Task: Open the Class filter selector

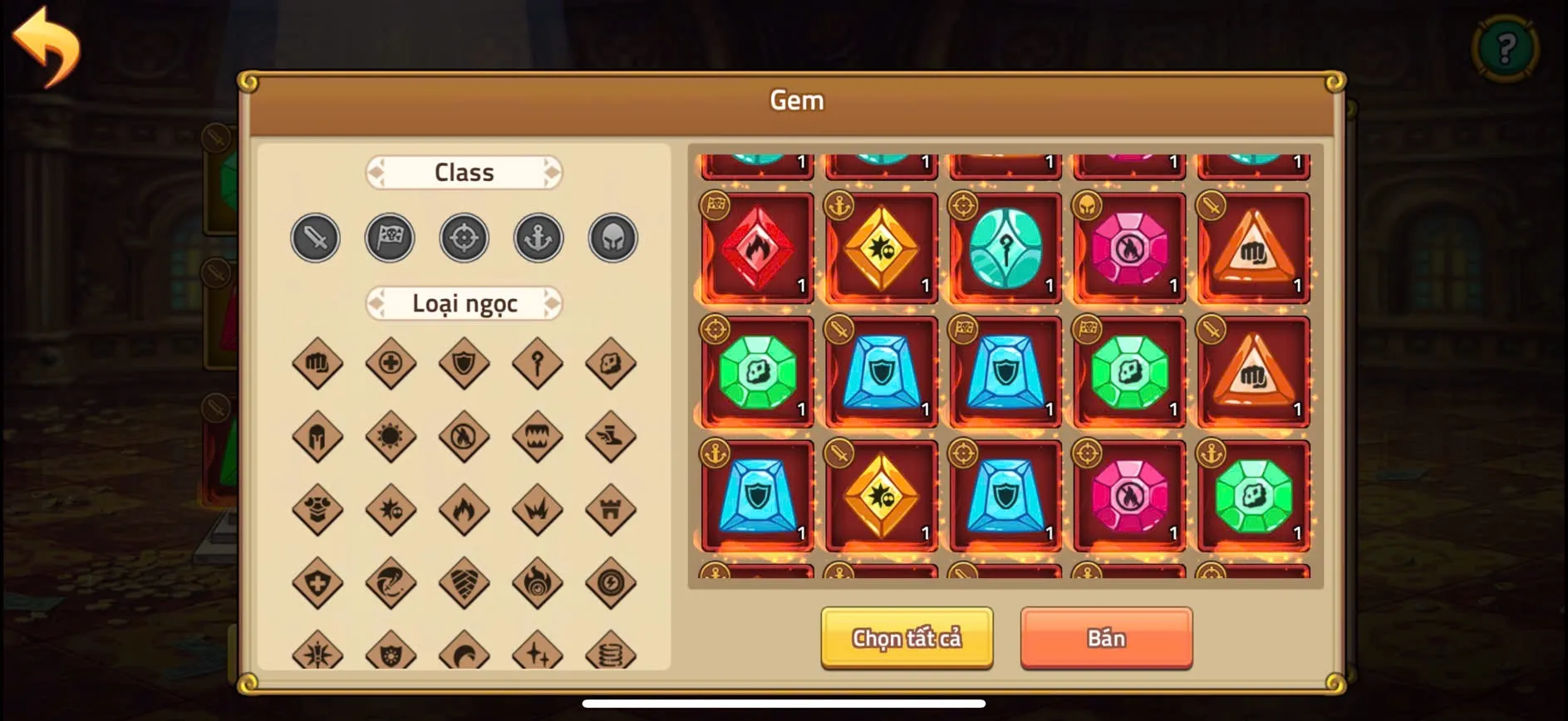Action: 464,172
